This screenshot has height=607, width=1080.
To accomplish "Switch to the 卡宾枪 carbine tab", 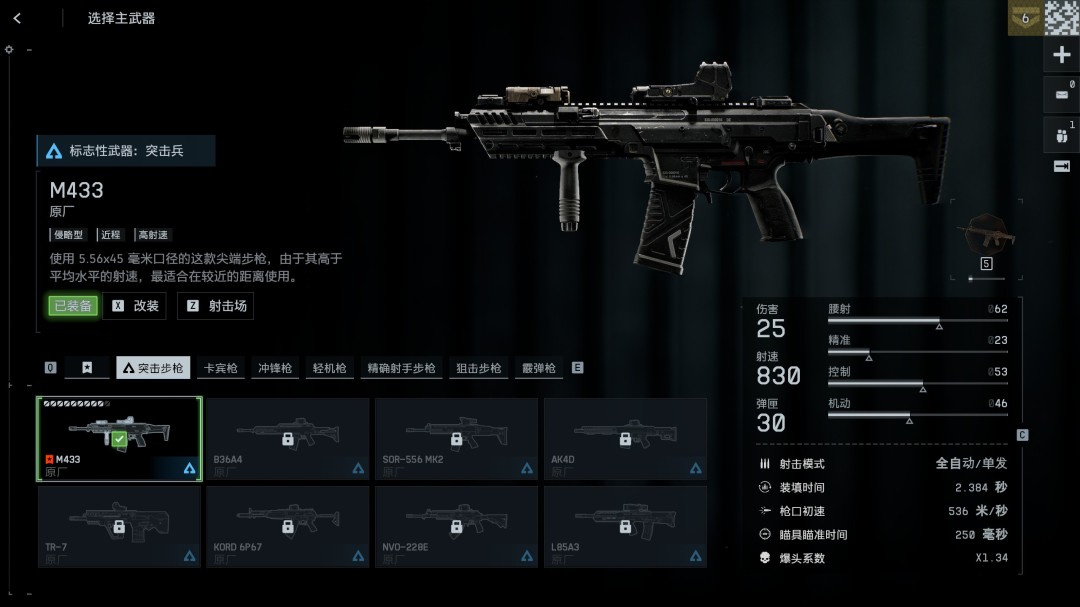I will coord(220,368).
